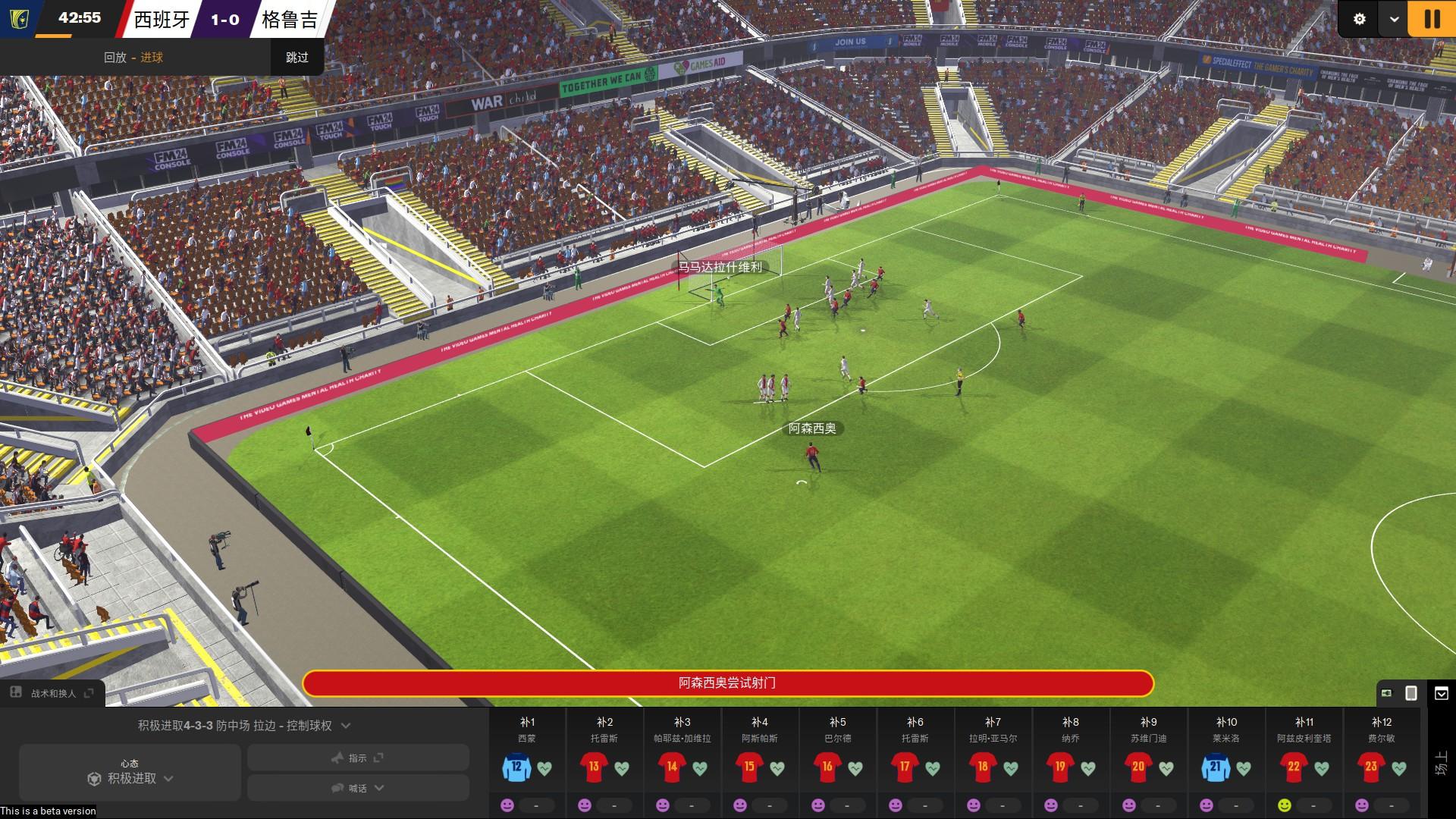Select substitute 14 帕耶兹·加维拉
This screenshot has height=819, width=1456.
coord(672,767)
